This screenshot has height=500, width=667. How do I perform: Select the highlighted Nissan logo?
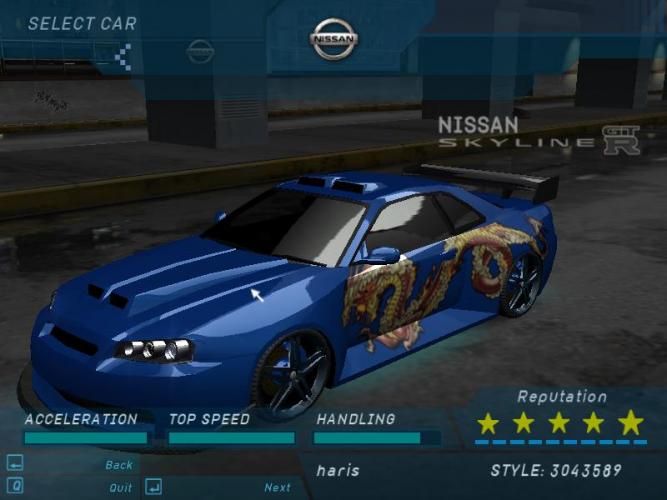333,40
